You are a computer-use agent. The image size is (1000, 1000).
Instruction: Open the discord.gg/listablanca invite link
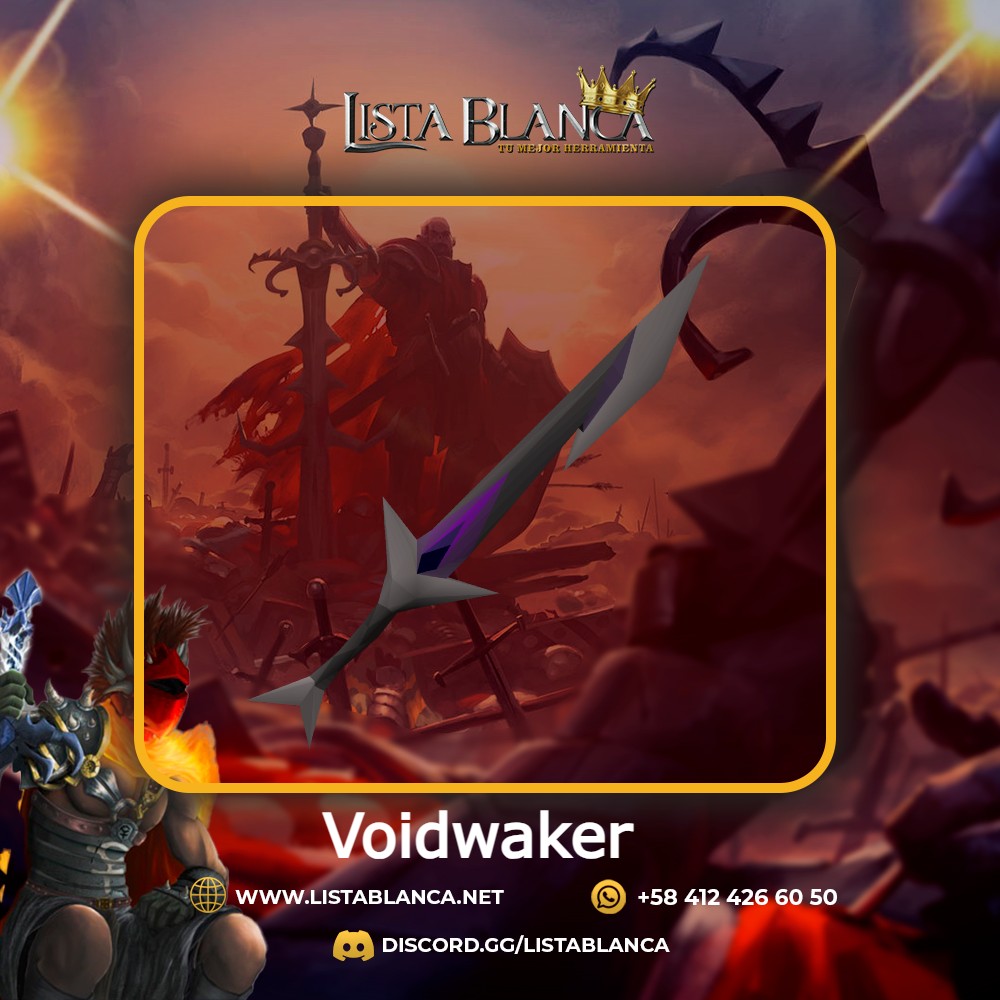pyautogui.click(x=525, y=945)
